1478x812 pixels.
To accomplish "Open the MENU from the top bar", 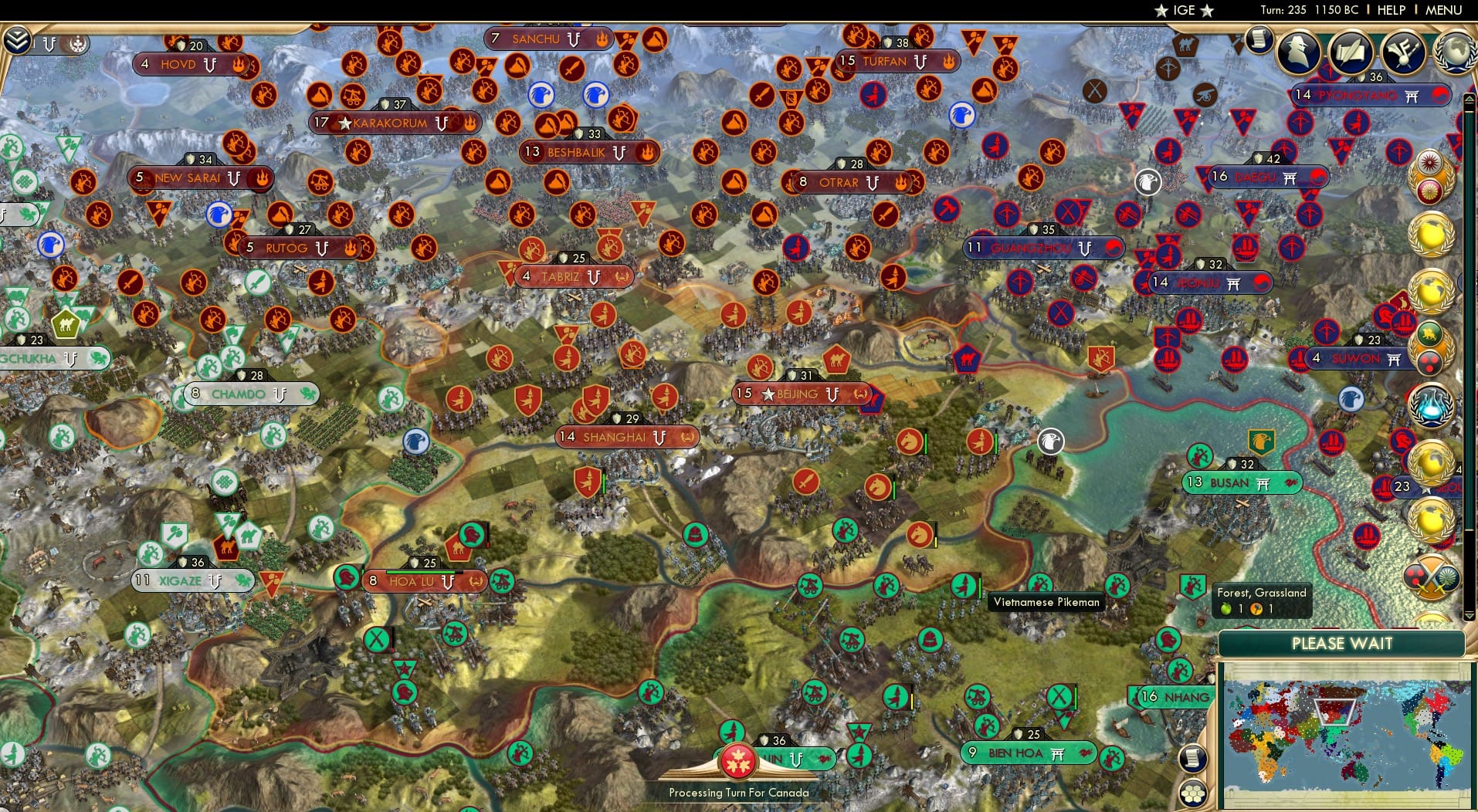I will point(1445,10).
